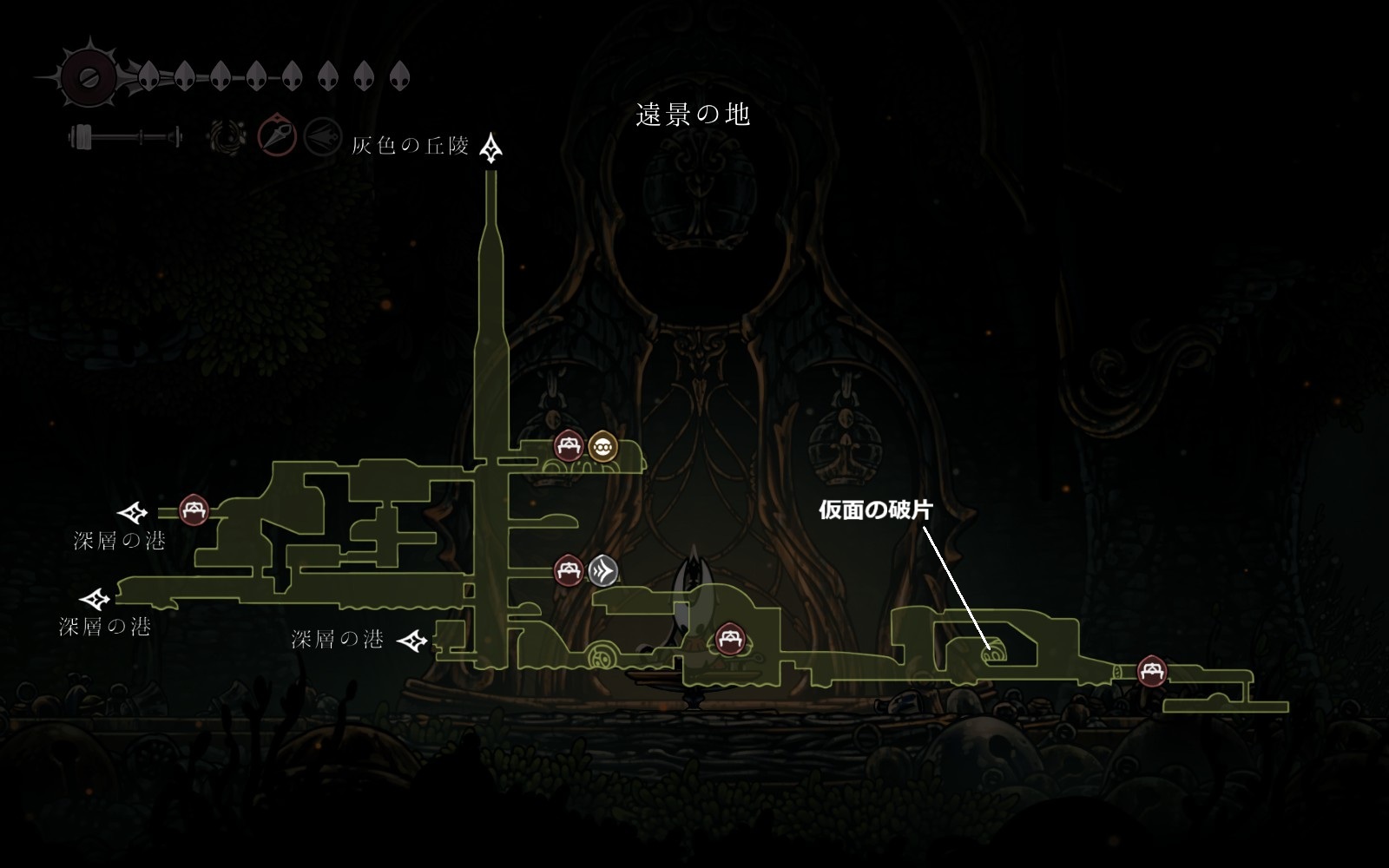Select the 灰色の丘陵 exit arrow marker
Image resolution: width=1389 pixels, height=868 pixels.
493,148
